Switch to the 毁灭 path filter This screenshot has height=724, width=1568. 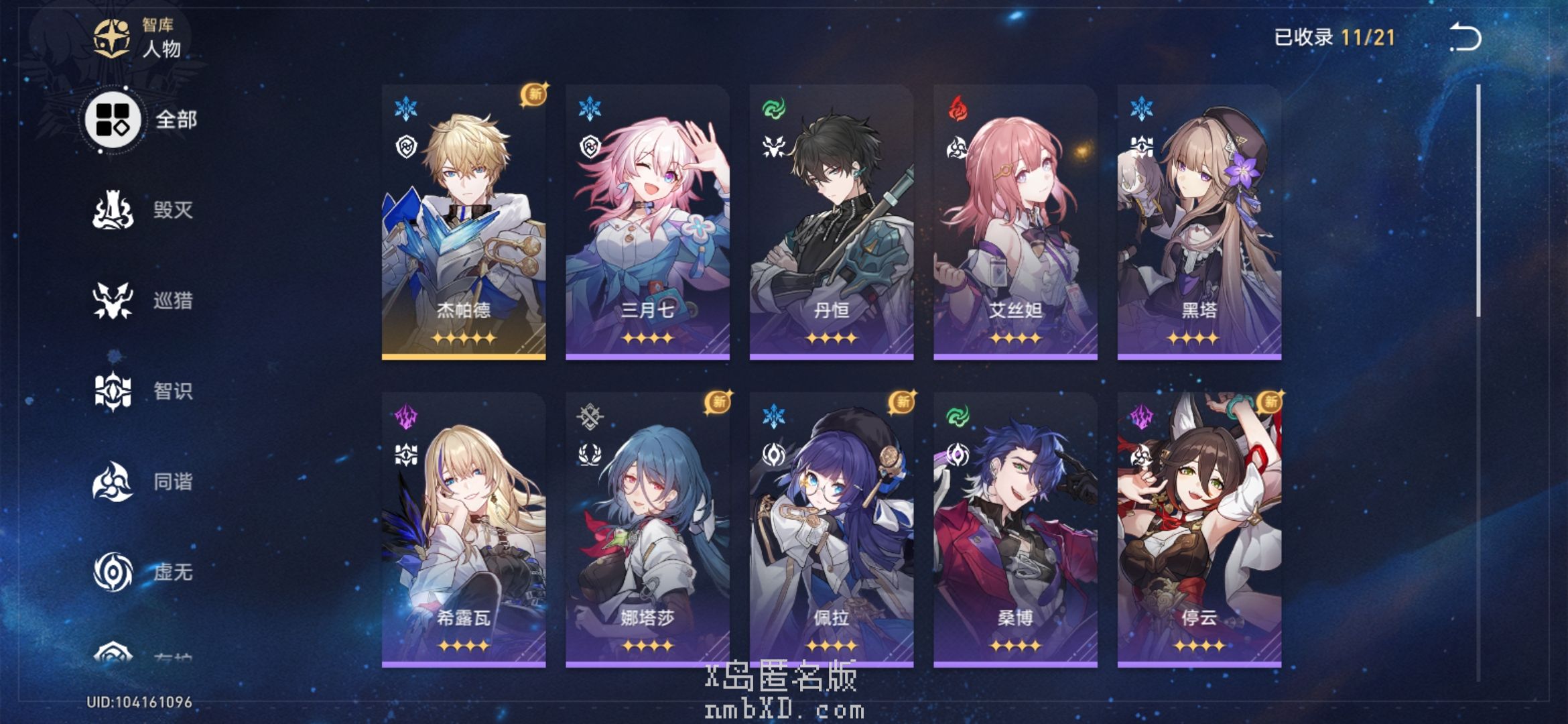pos(142,210)
